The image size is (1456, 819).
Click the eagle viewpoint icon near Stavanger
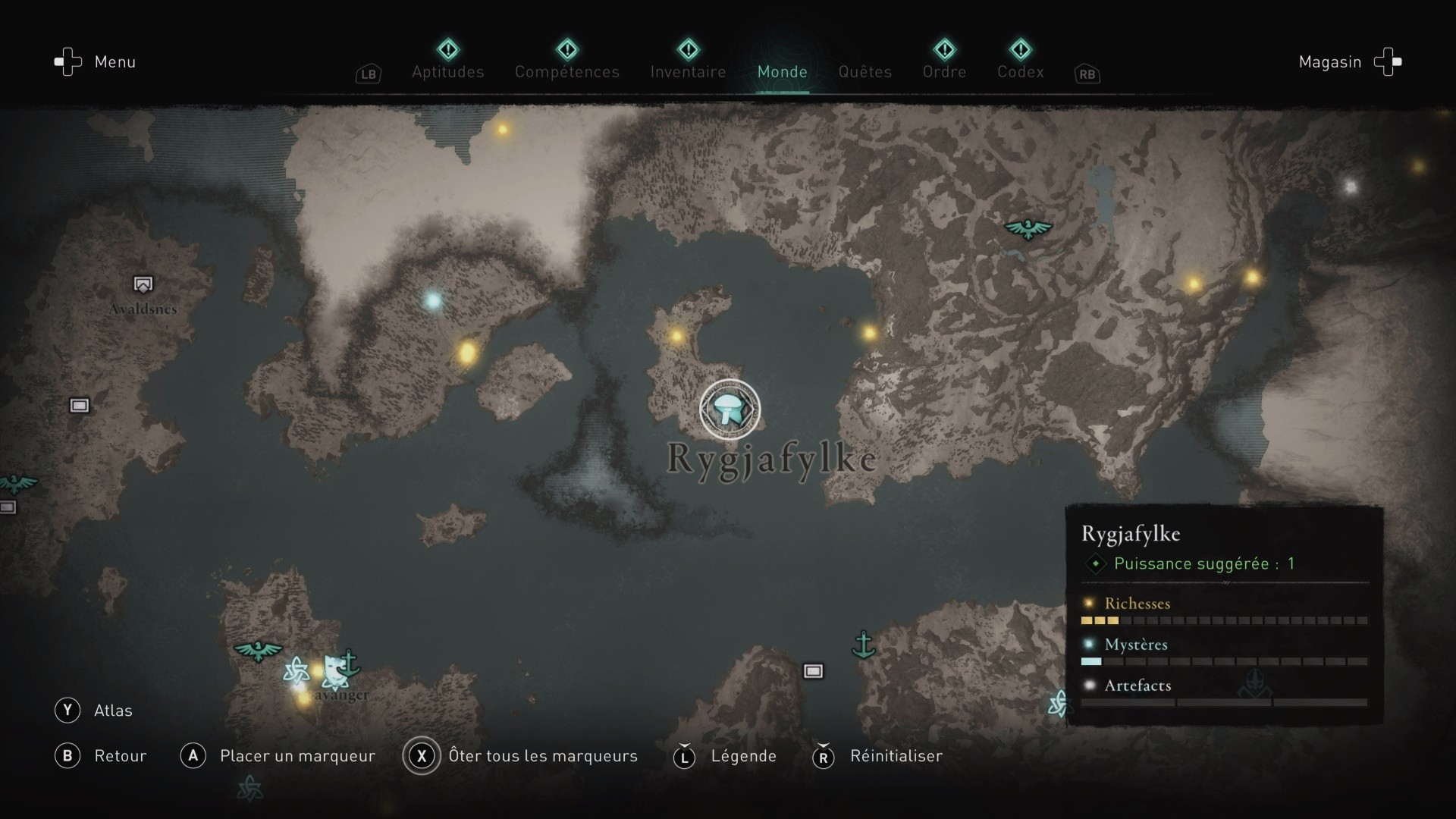[x=258, y=651]
